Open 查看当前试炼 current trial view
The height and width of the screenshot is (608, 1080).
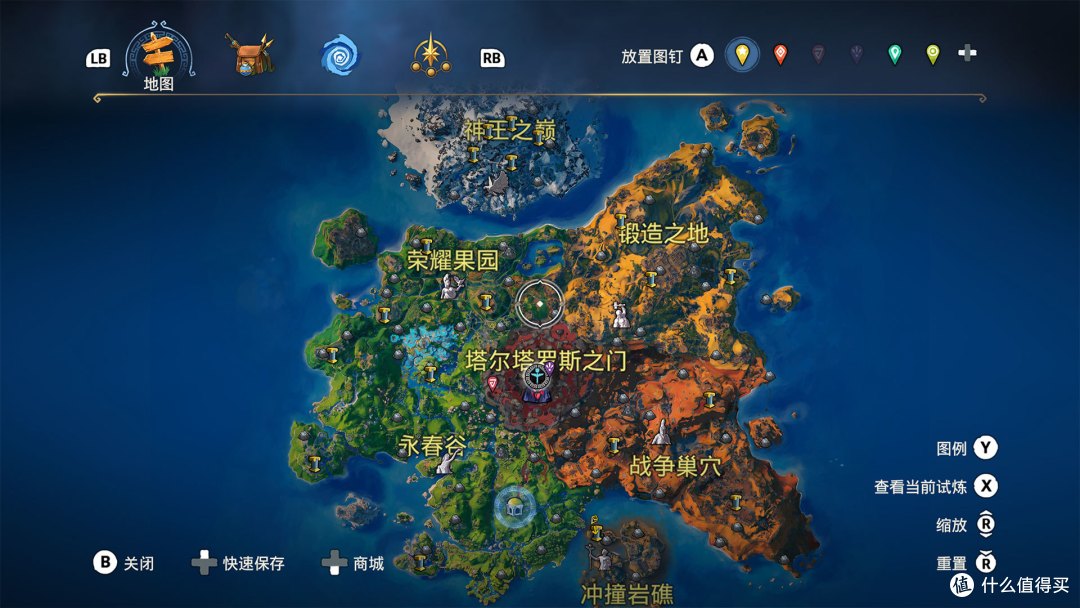(x=921, y=487)
